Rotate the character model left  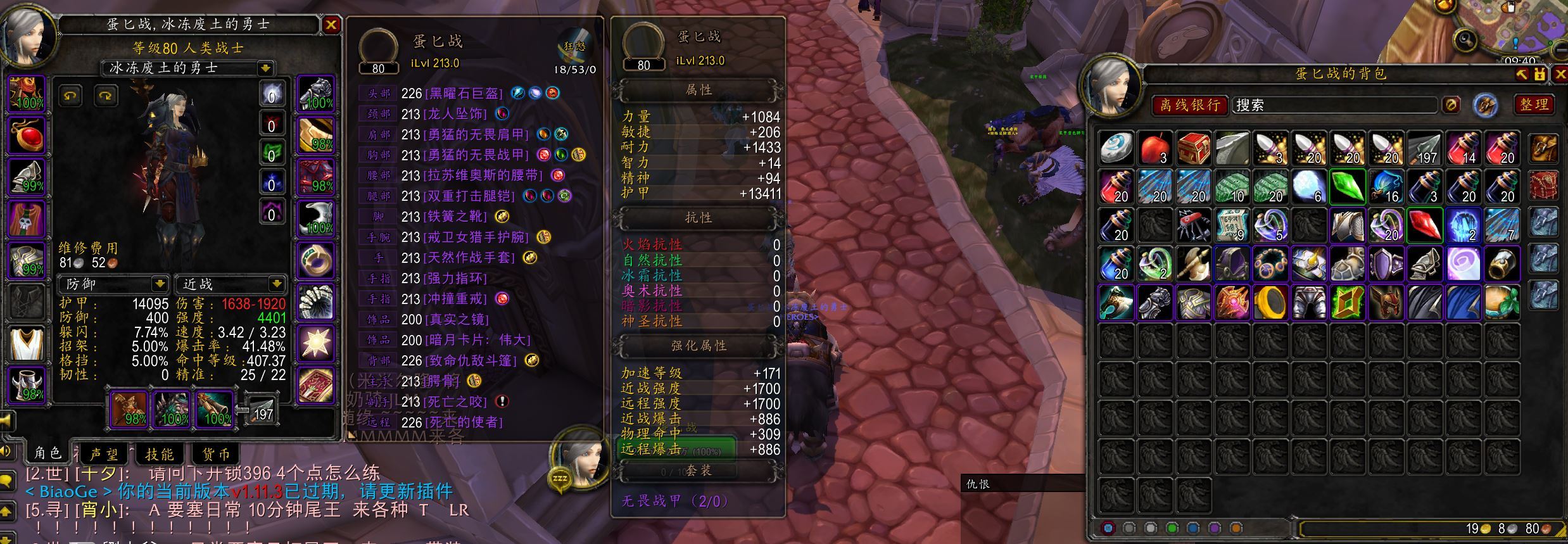(x=70, y=96)
